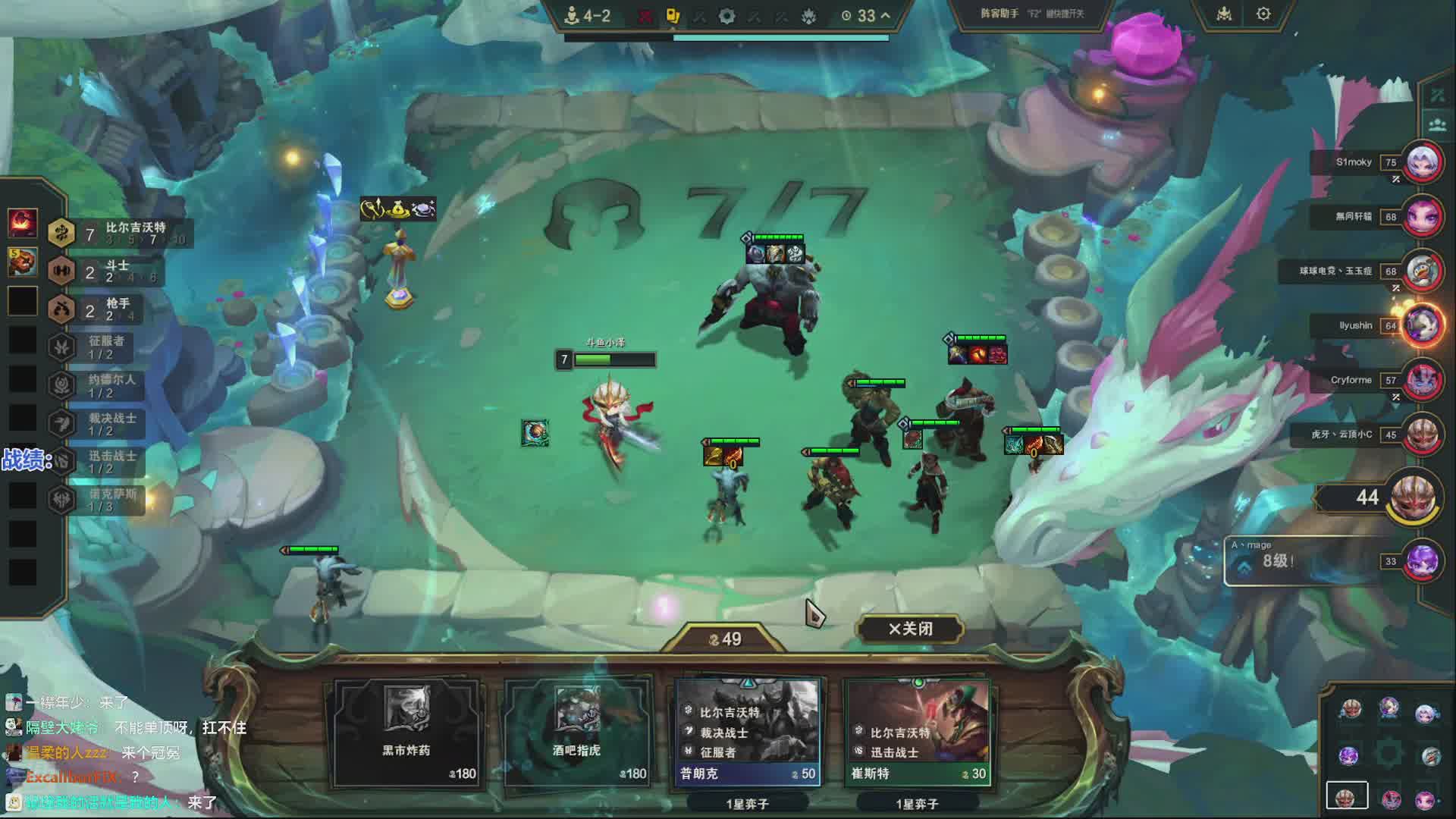The width and height of the screenshot is (1456, 819).
Task: Visit Cryforme's board from player list
Action: pos(1422,380)
